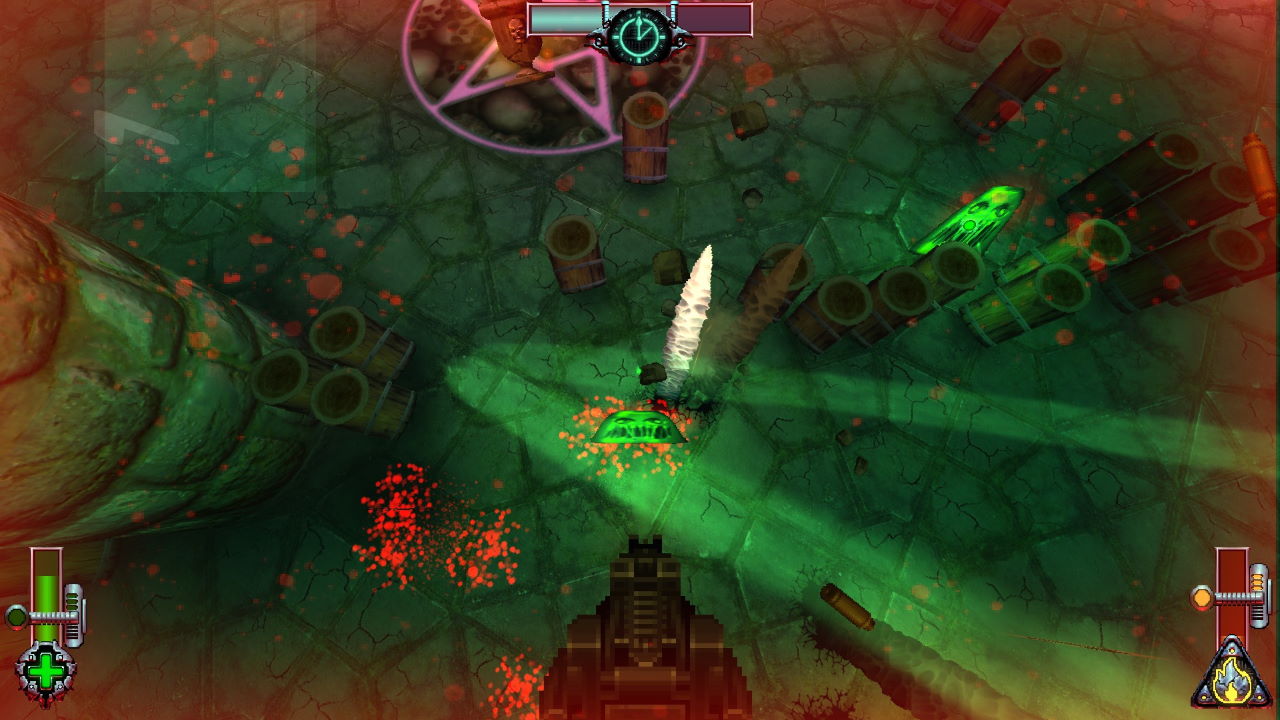The height and width of the screenshot is (720, 1280).
Task: Click the green cross health icon
Action: tap(45, 668)
